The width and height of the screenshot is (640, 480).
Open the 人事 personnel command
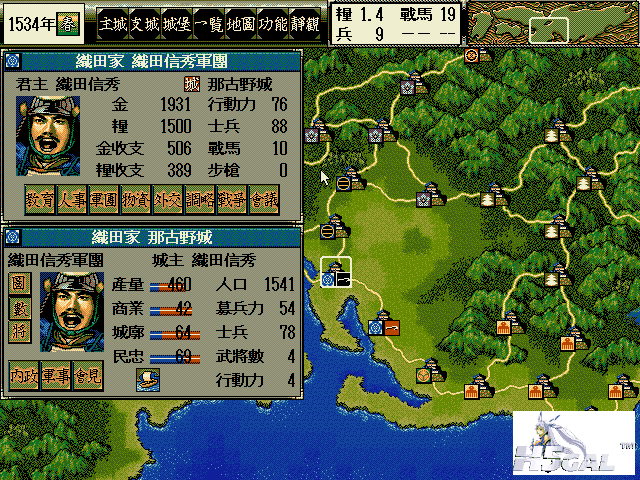pyautogui.click(x=72, y=199)
